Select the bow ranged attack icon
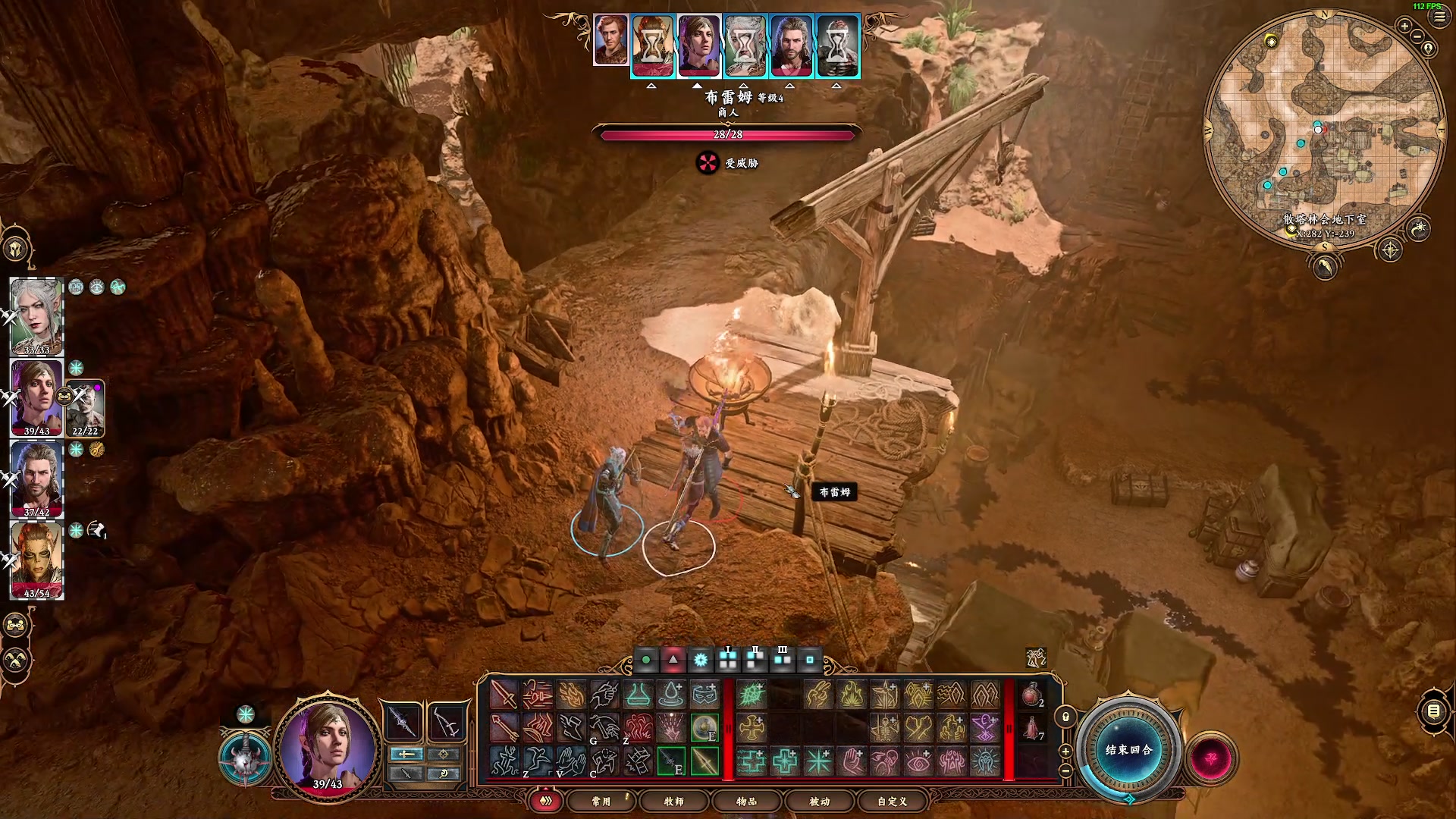1456x819 pixels. point(503,728)
